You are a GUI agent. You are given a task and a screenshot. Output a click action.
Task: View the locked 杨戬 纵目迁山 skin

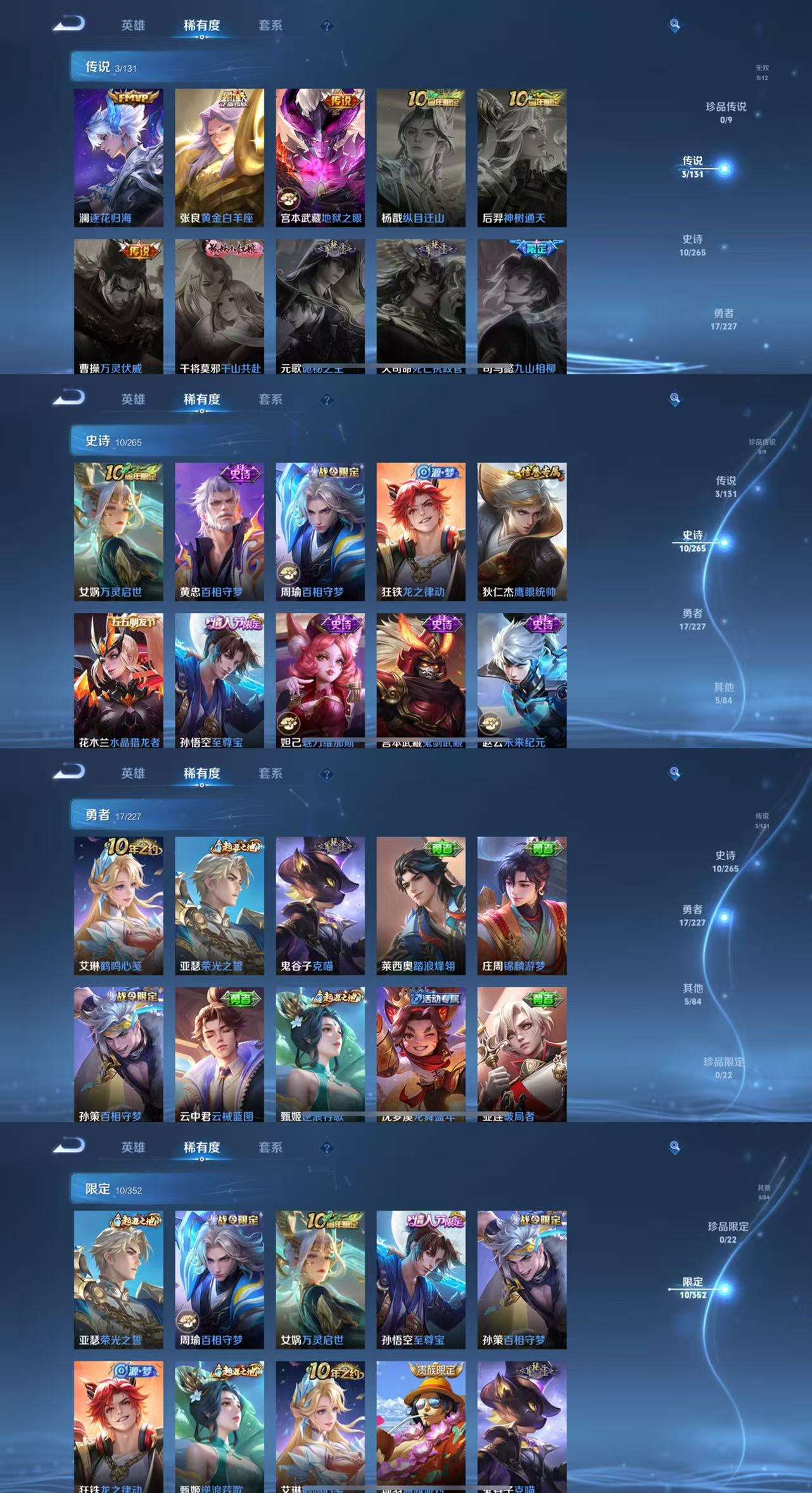coord(421,157)
